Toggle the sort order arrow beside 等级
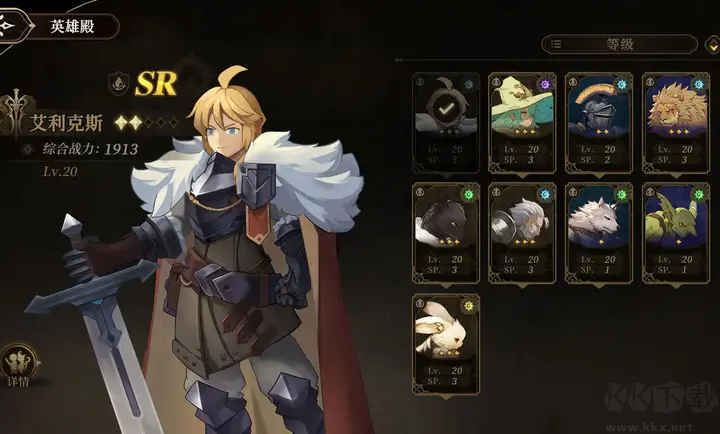This screenshot has height=434, width=720. click(712, 44)
